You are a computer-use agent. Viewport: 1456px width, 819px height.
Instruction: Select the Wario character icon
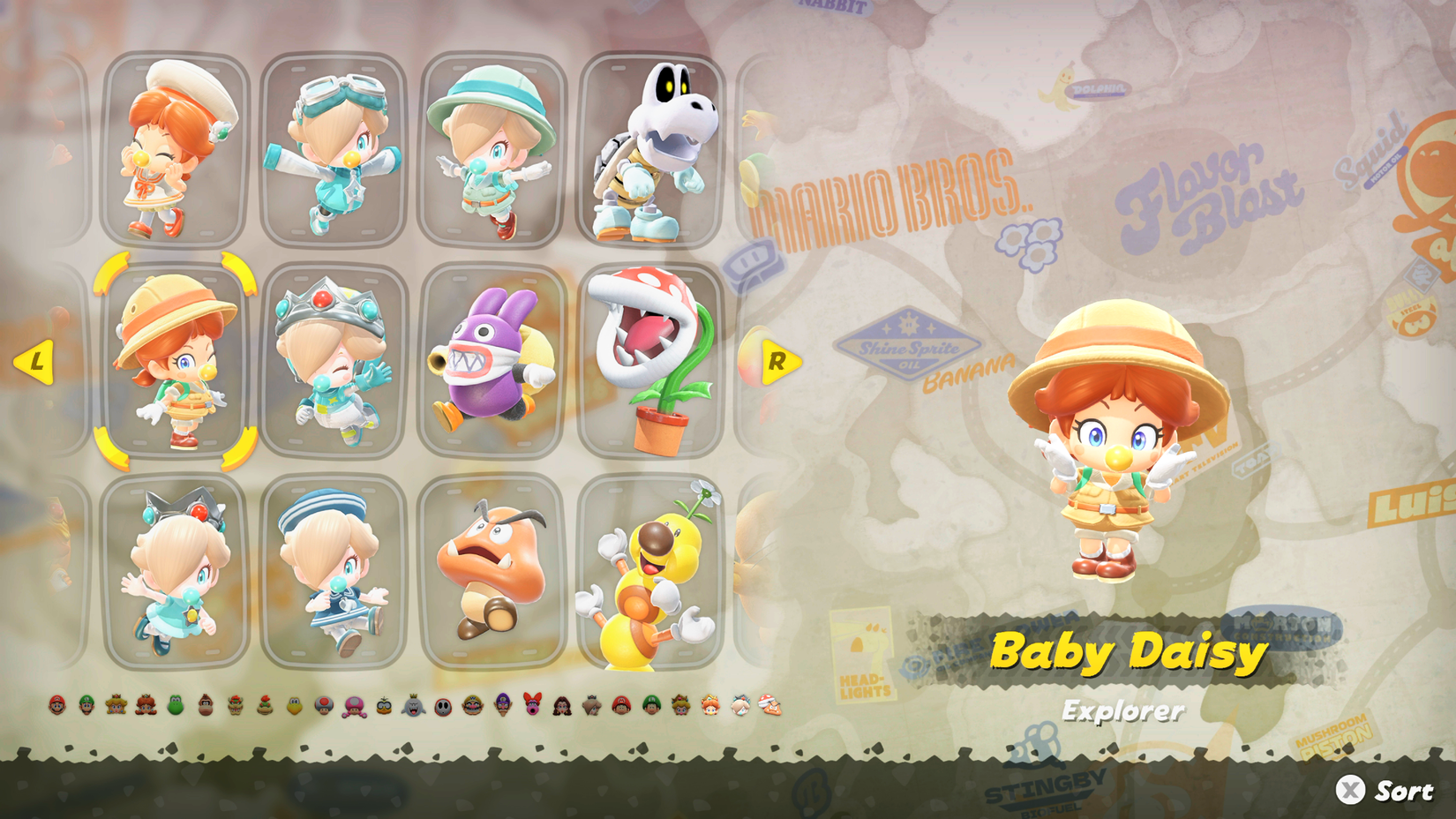pyautogui.click(x=471, y=706)
